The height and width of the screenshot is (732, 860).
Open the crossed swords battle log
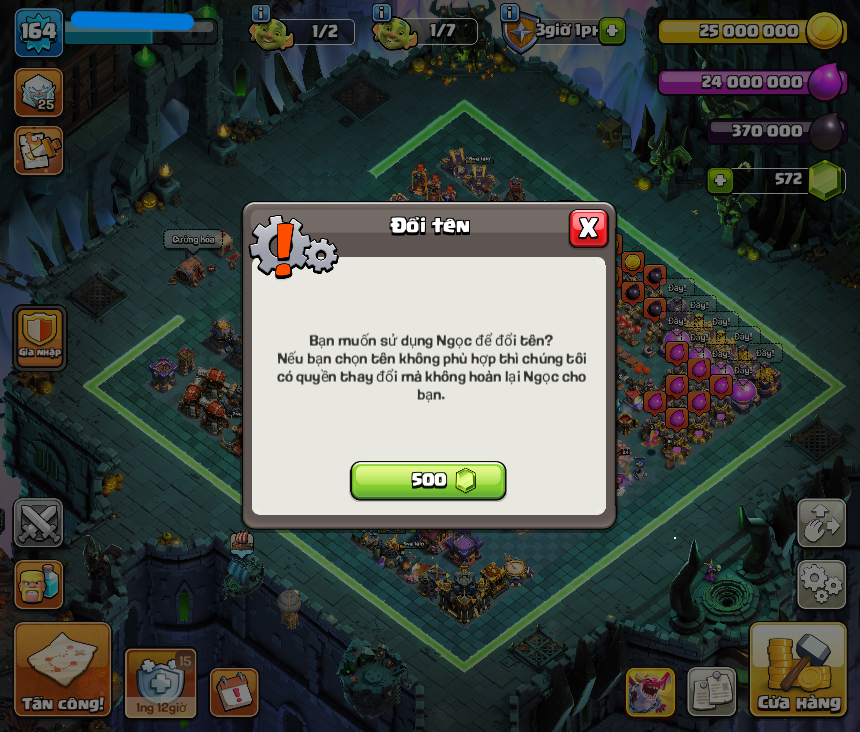38,523
